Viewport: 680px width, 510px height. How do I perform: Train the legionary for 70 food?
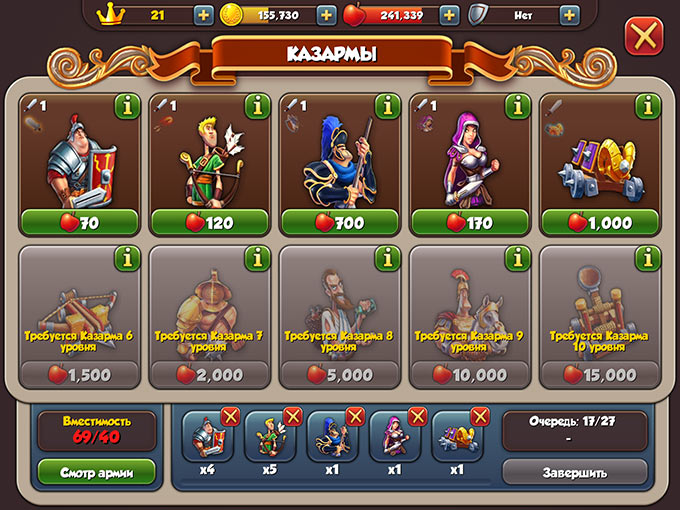click(x=79, y=222)
